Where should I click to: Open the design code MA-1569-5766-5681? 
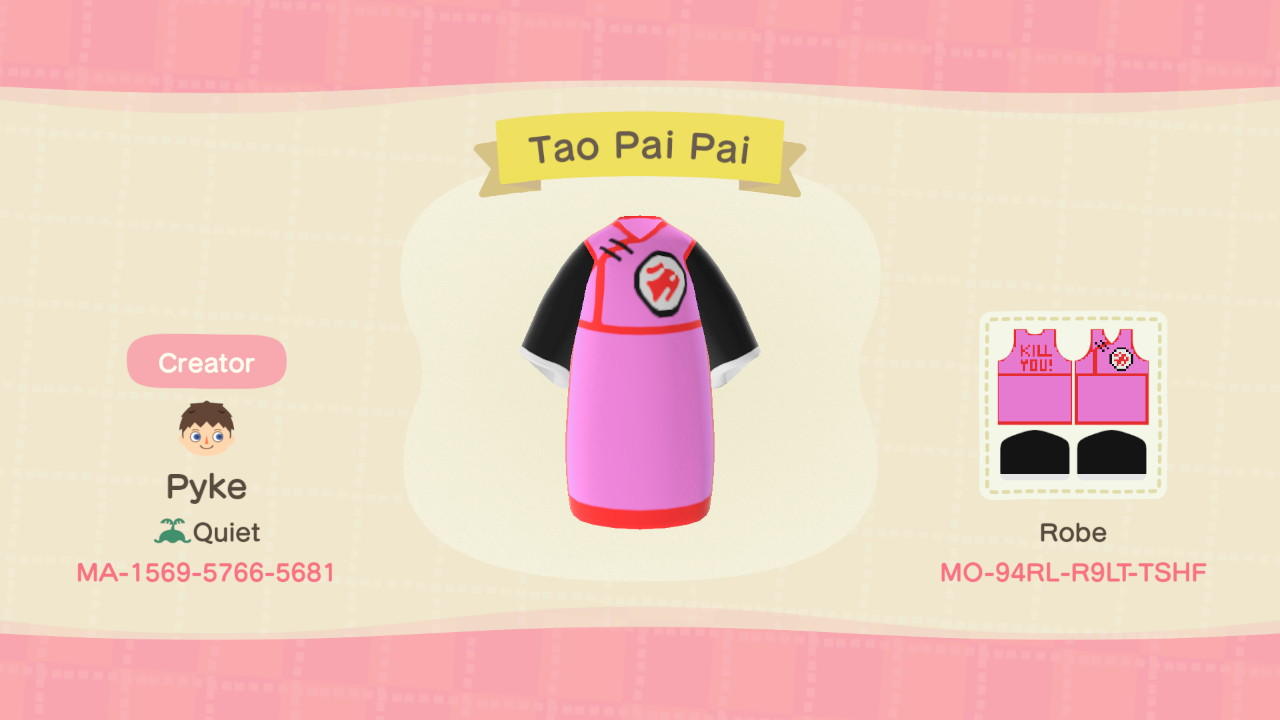tap(205, 573)
